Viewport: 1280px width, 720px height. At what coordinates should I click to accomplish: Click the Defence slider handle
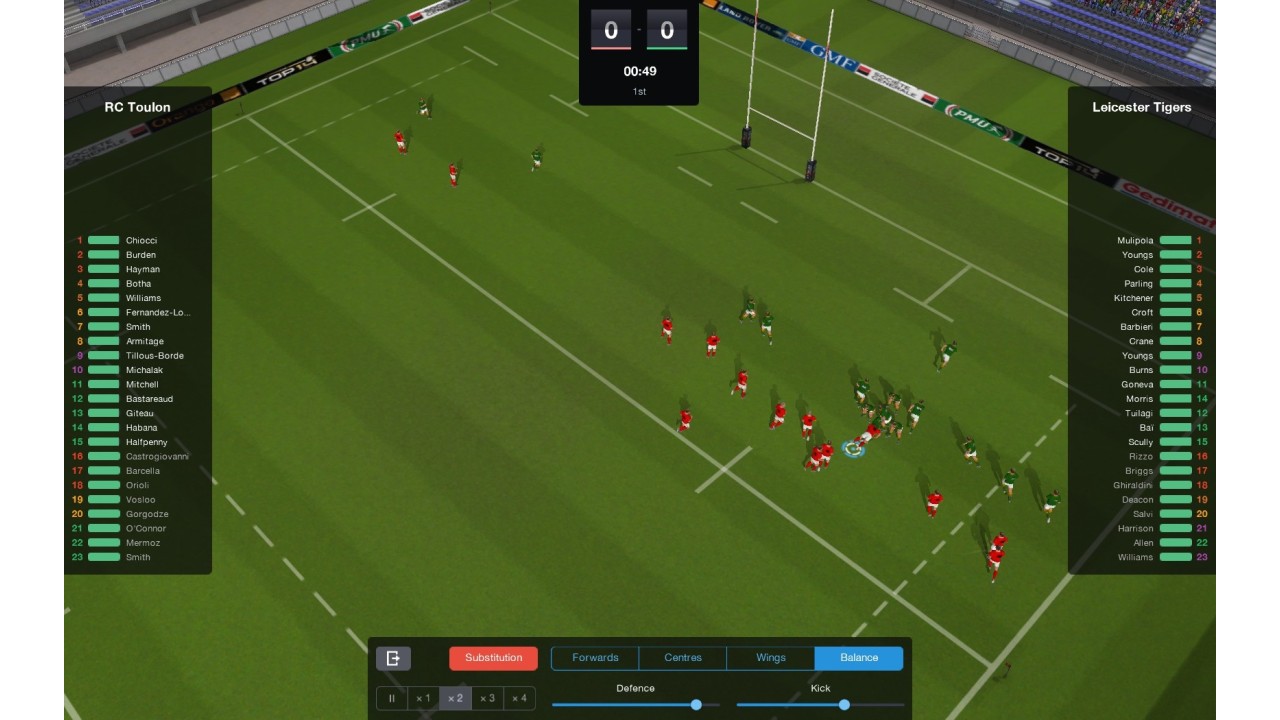(x=696, y=705)
